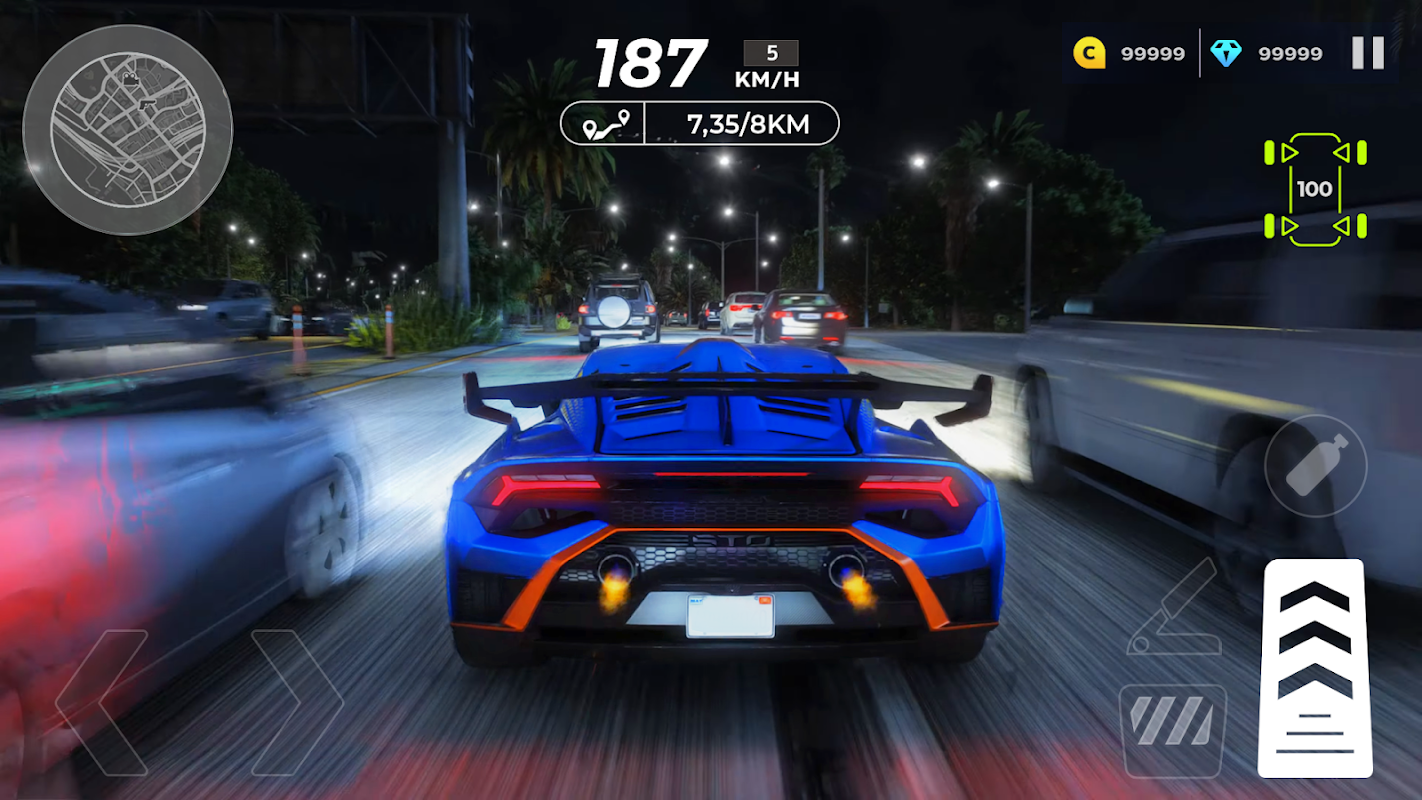Steer left with the left arrow
This screenshot has width=1422, height=800.
coord(102,702)
